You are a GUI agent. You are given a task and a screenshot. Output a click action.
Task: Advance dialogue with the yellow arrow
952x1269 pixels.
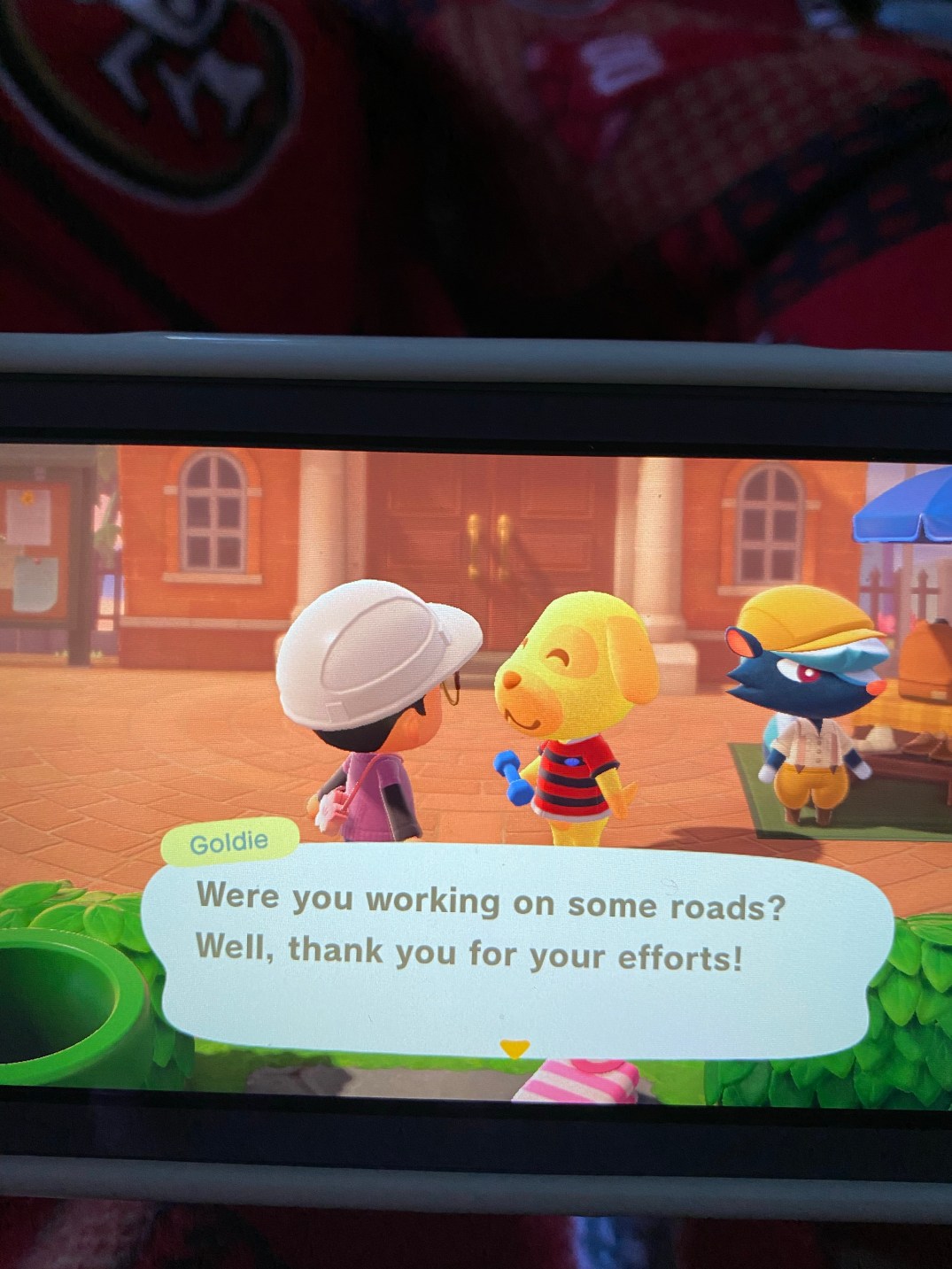(514, 1049)
